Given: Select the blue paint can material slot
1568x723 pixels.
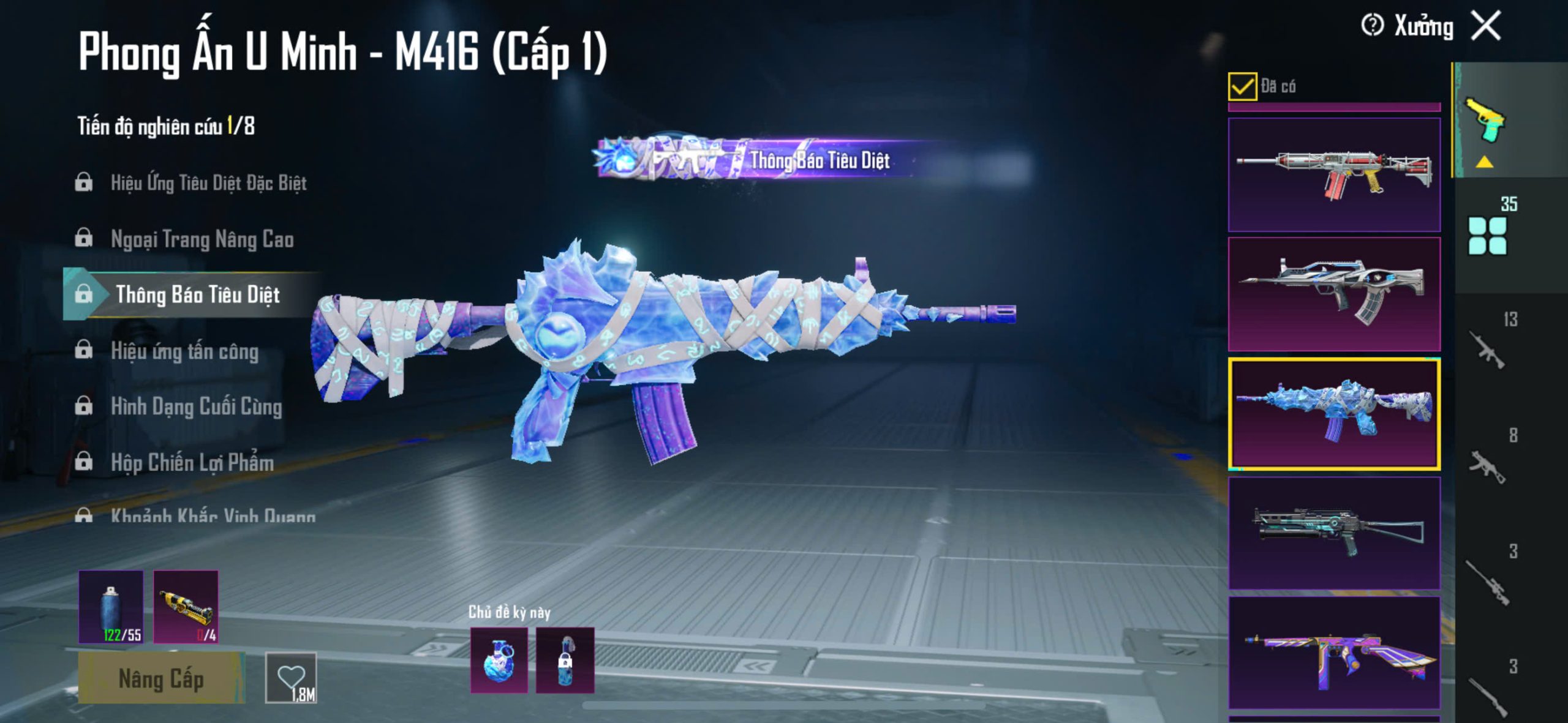Looking at the screenshot, I should click(111, 607).
